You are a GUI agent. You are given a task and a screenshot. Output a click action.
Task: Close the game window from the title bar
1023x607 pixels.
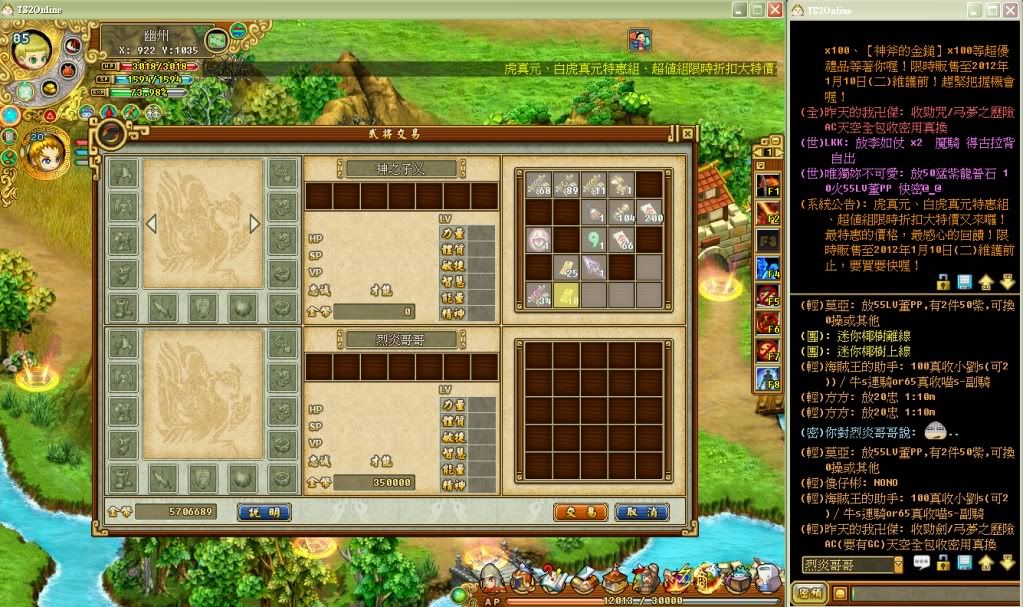pos(774,9)
